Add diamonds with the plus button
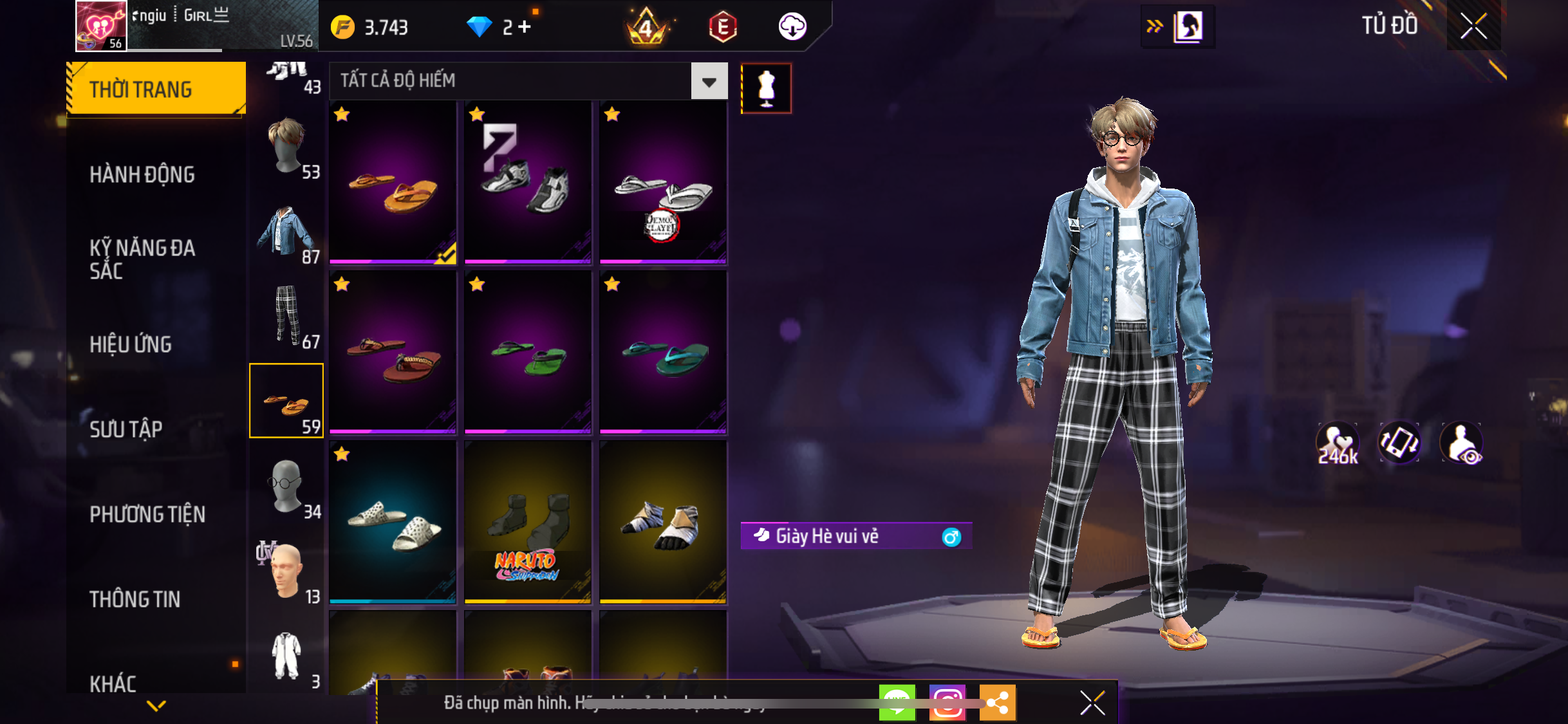Viewport: 1568px width, 724px height. click(525, 27)
